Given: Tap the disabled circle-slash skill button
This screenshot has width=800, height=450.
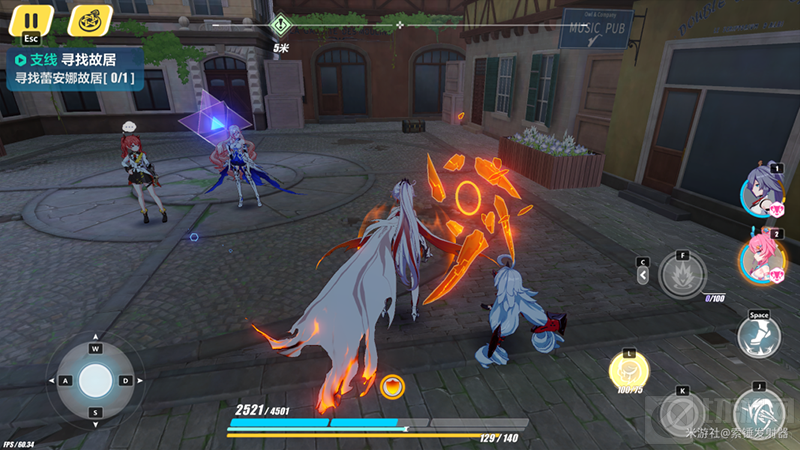Looking at the screenshot, I should [683, 412].
